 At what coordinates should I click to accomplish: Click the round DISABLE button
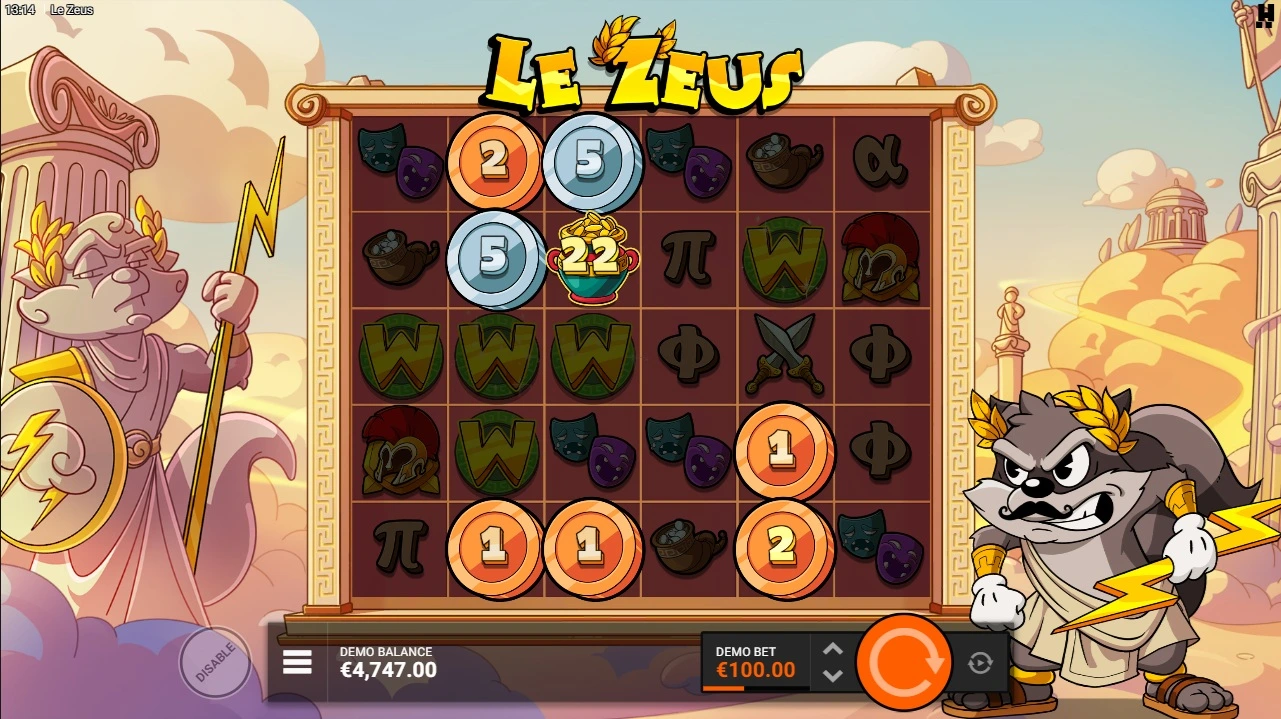[x=214, y=662]
